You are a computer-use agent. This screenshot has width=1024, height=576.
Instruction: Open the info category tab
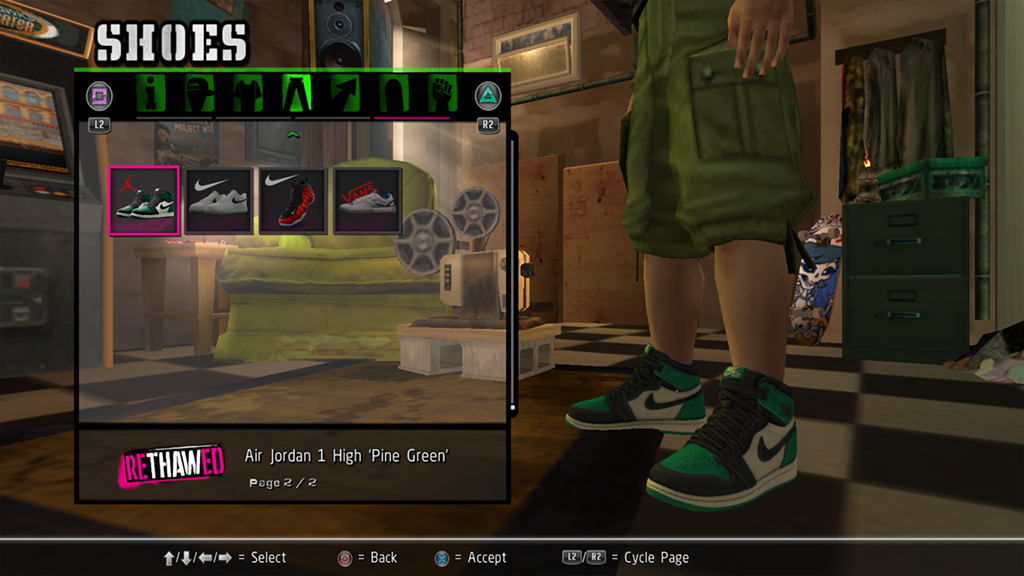point(152,94)
